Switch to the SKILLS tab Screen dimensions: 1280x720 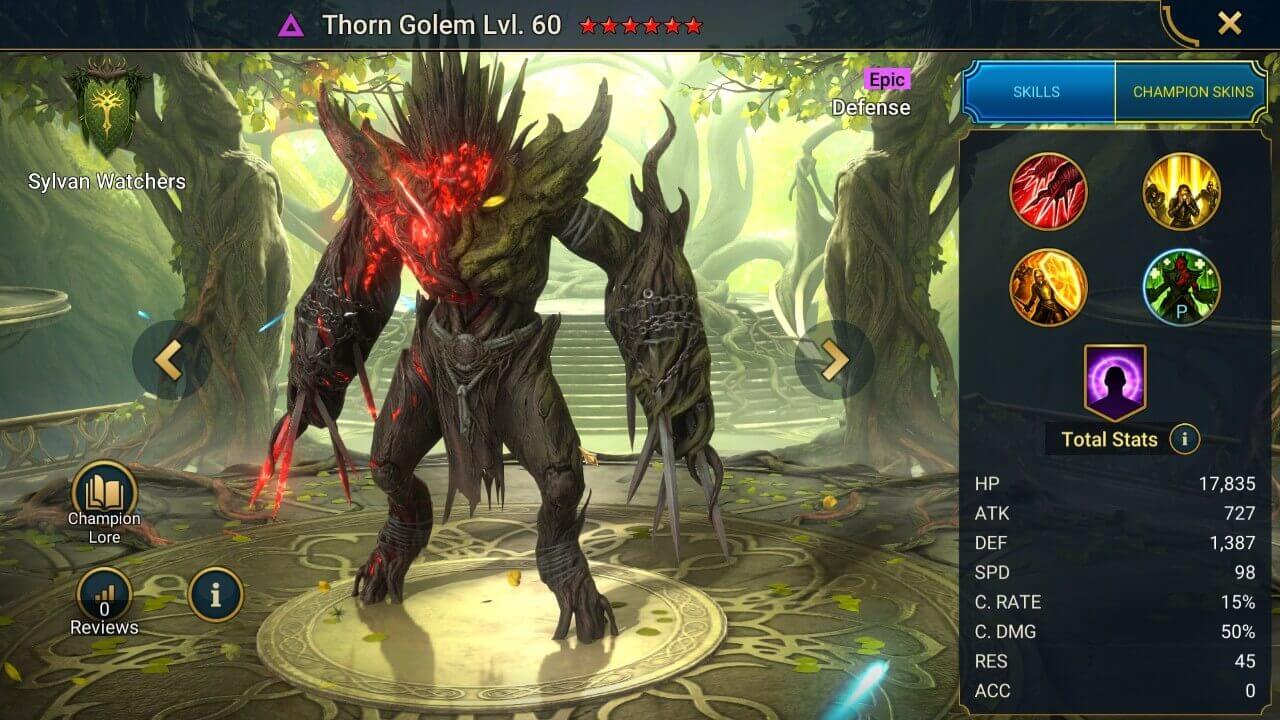(1038, 91)
